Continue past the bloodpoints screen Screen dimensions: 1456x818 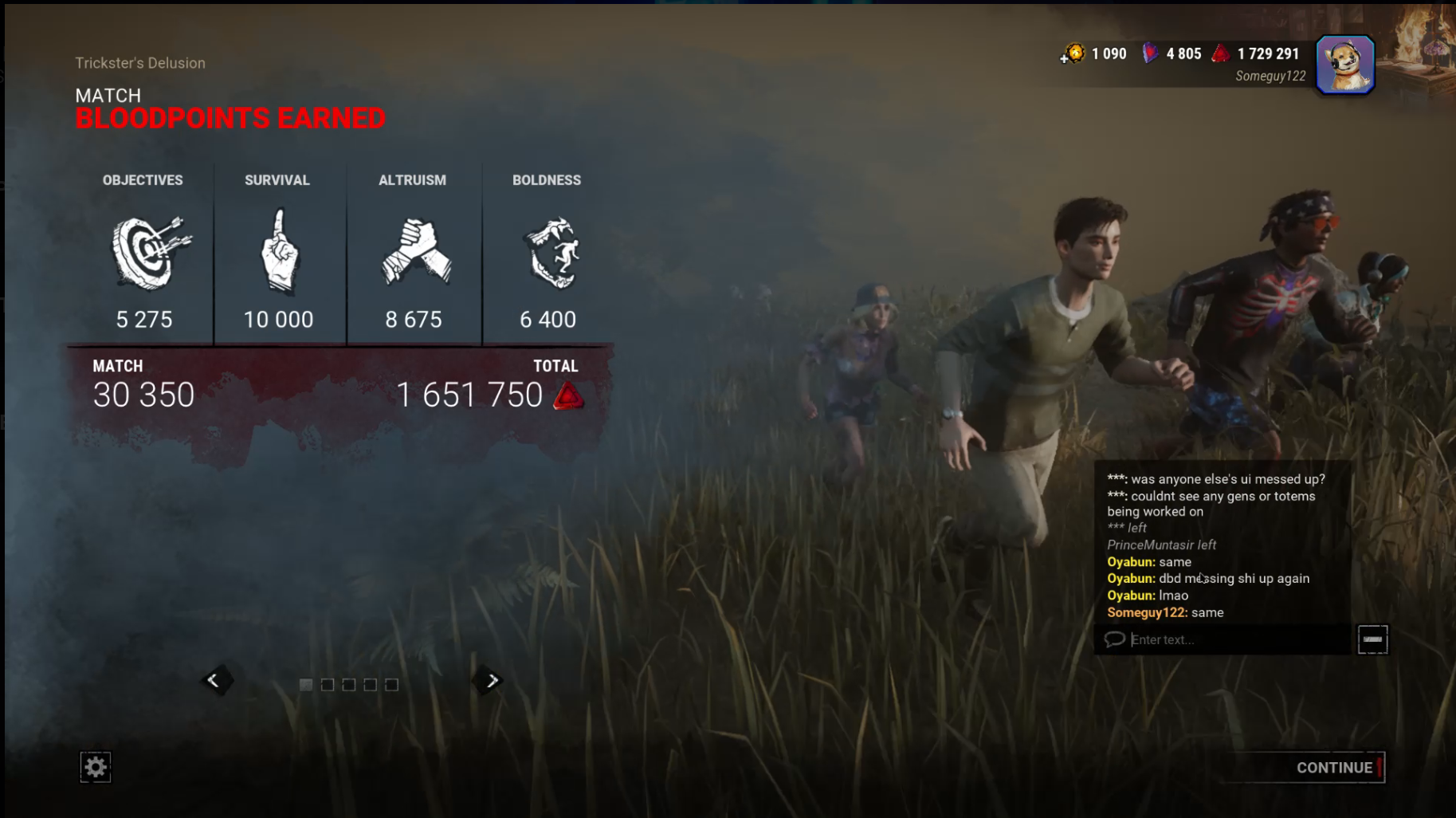(1334, 768)
